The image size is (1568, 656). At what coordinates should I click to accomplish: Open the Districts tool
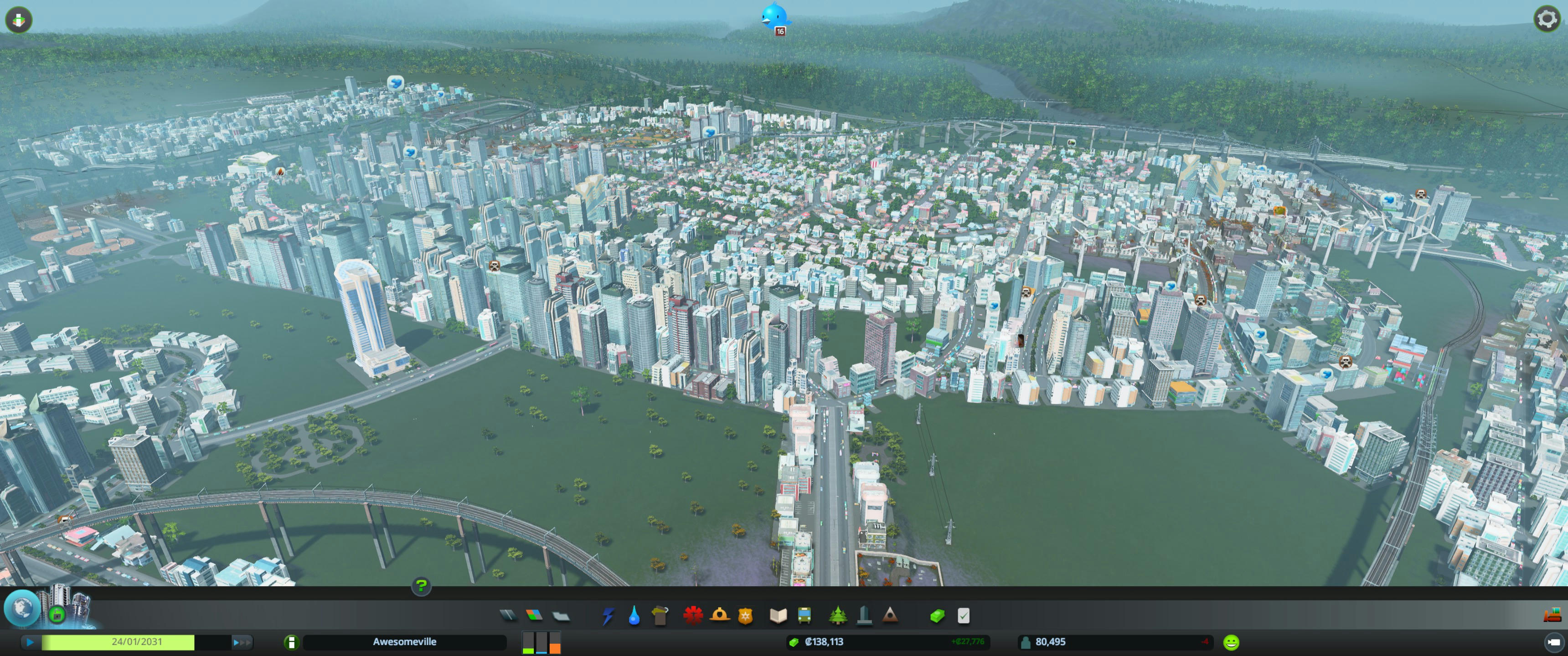561,616
